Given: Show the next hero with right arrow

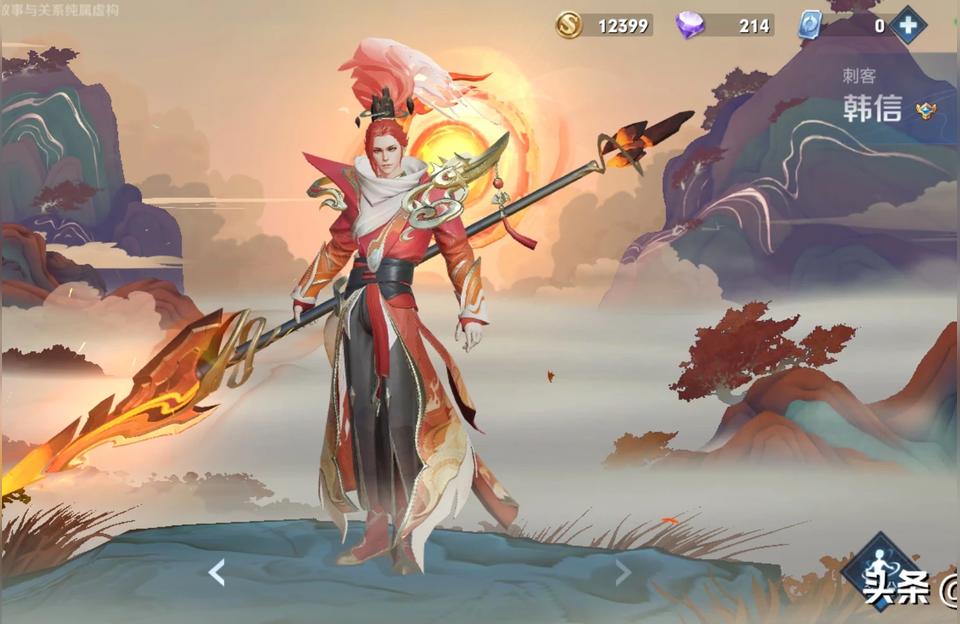Looking at the screenshot, I should pos(623,572).
